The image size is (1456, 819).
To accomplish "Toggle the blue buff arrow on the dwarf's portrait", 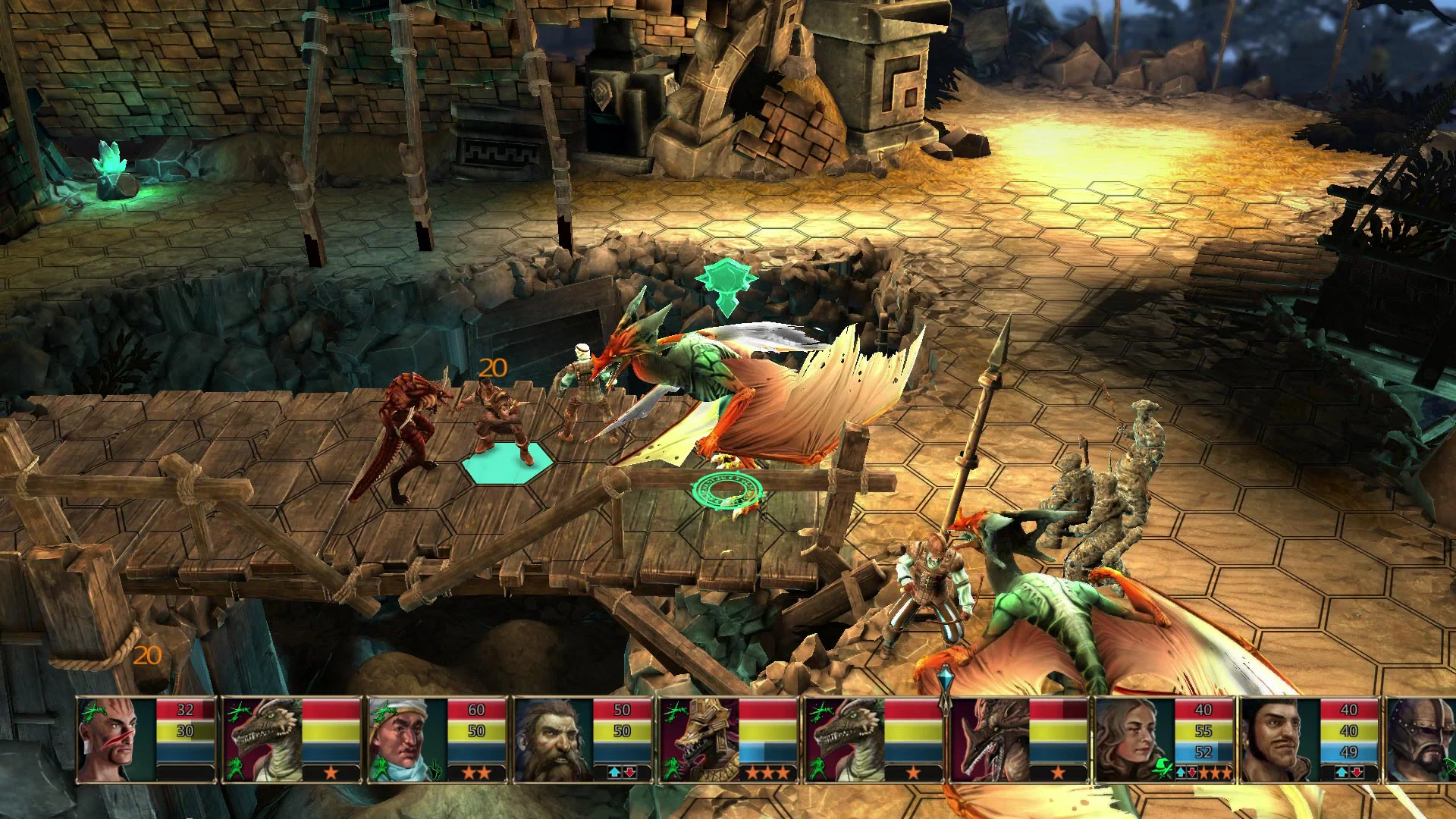I will click(614, 773).
